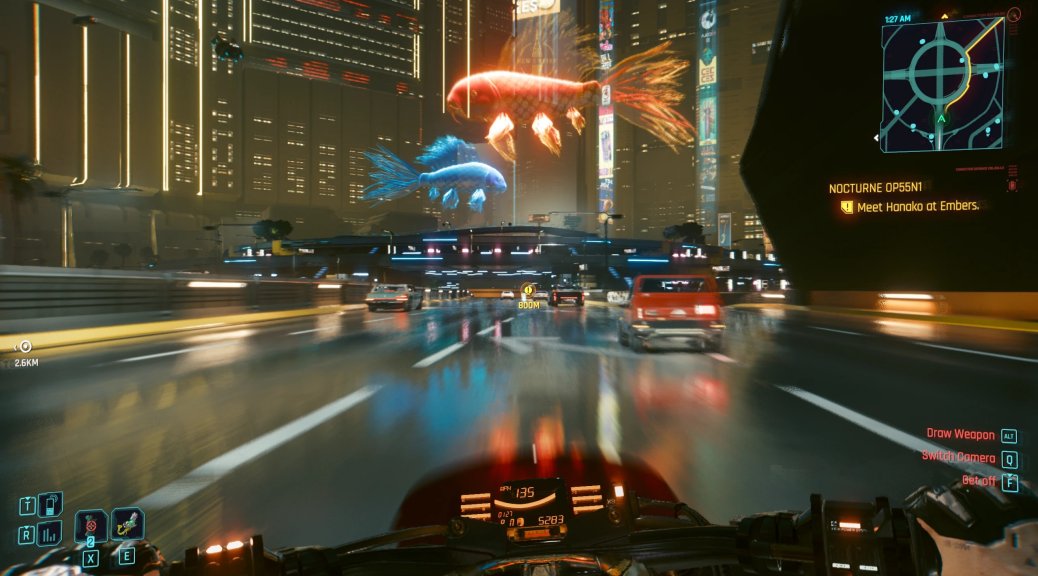Open the minimap with the yellow route
The height and width of the screenshot is (576, 1038).
point(942,84)
